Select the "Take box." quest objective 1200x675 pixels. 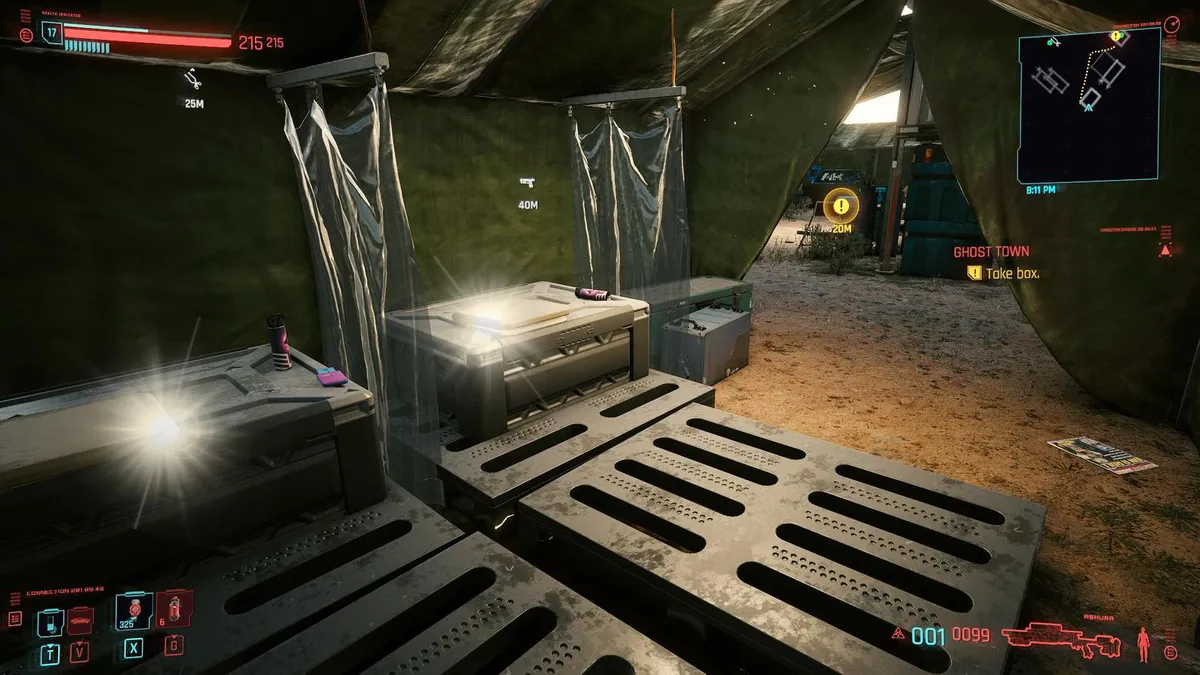tap(1012, 273)
